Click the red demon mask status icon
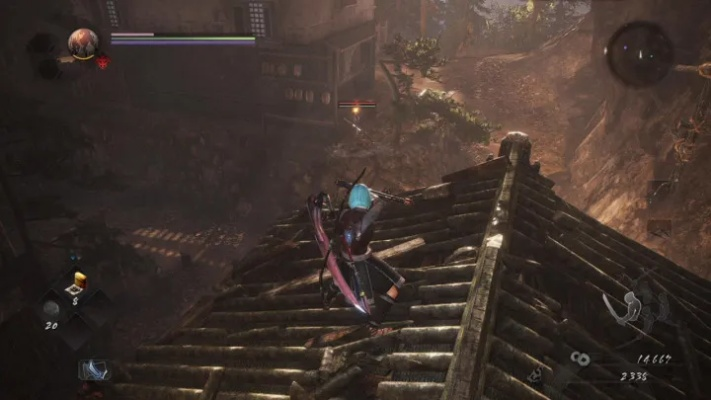This screenshot has height=400, width=711. (103, 62)
